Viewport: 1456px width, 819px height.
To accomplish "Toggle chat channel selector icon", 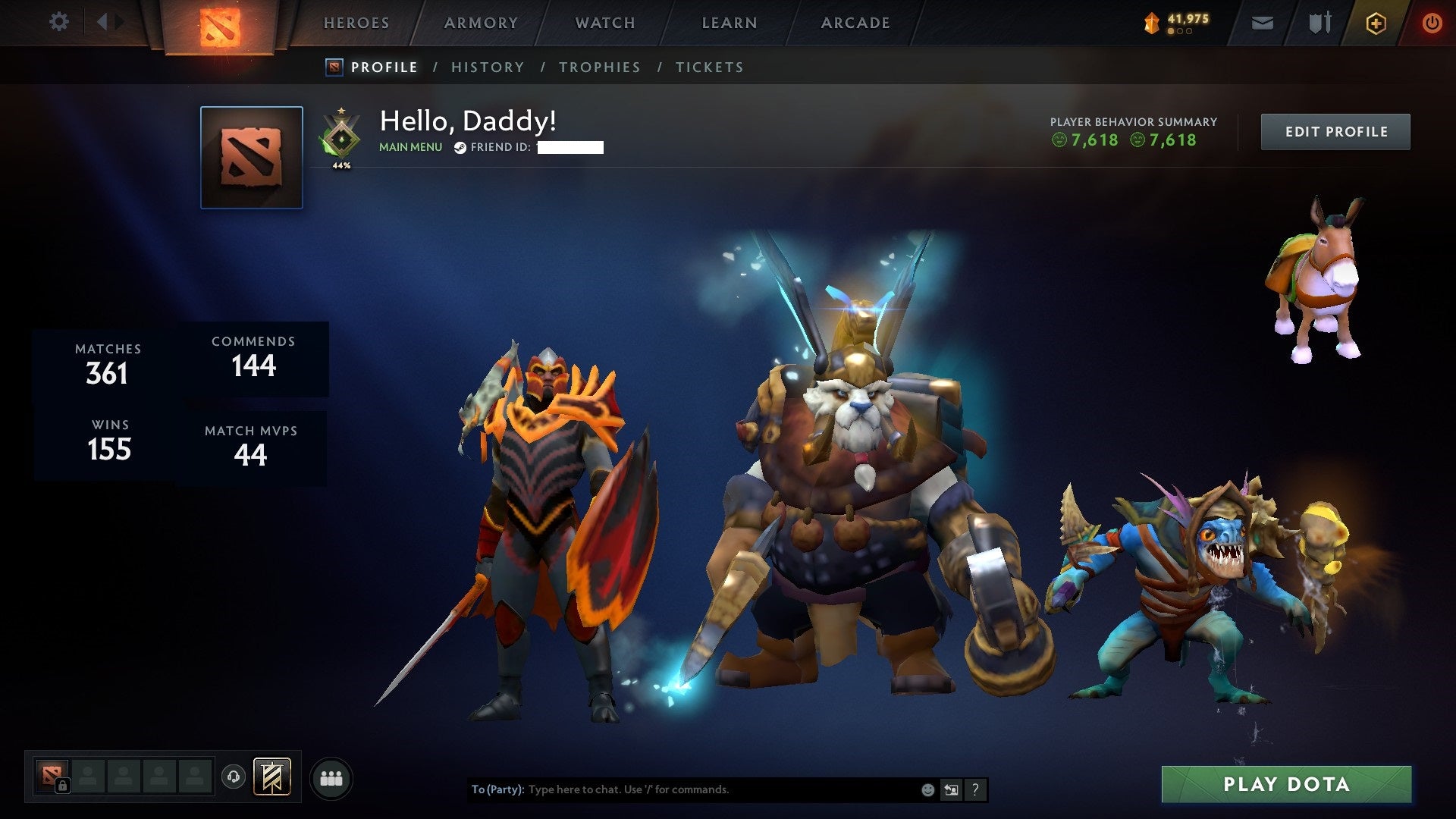I will click(x=950, y=789).
